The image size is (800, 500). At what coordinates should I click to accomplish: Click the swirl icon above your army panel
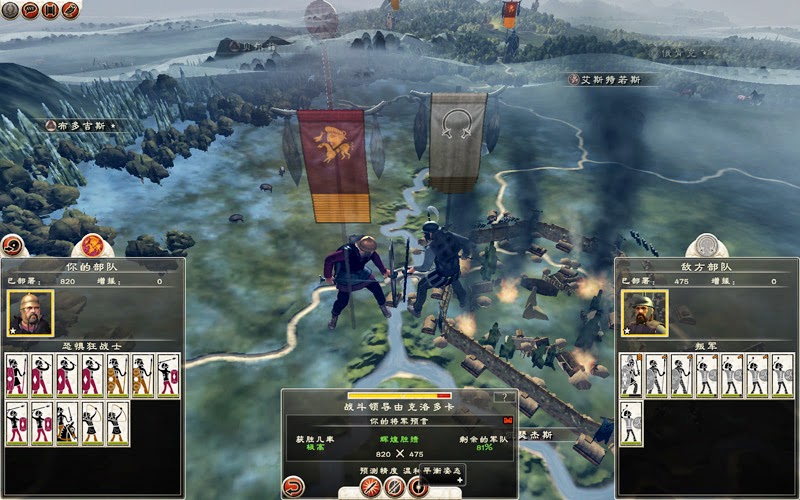[x=11, y=245]
